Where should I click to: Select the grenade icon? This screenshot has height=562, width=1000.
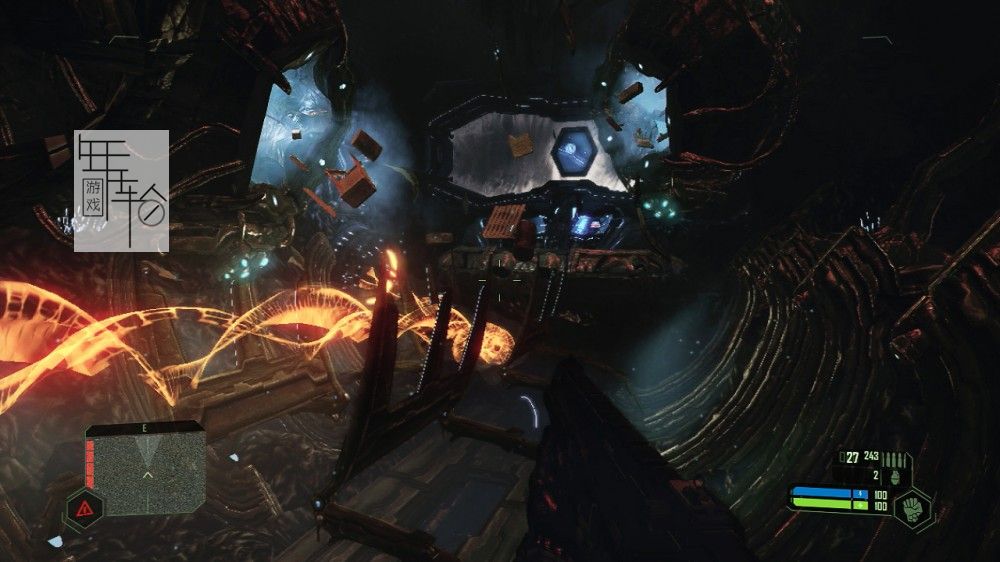coord(894,477)
